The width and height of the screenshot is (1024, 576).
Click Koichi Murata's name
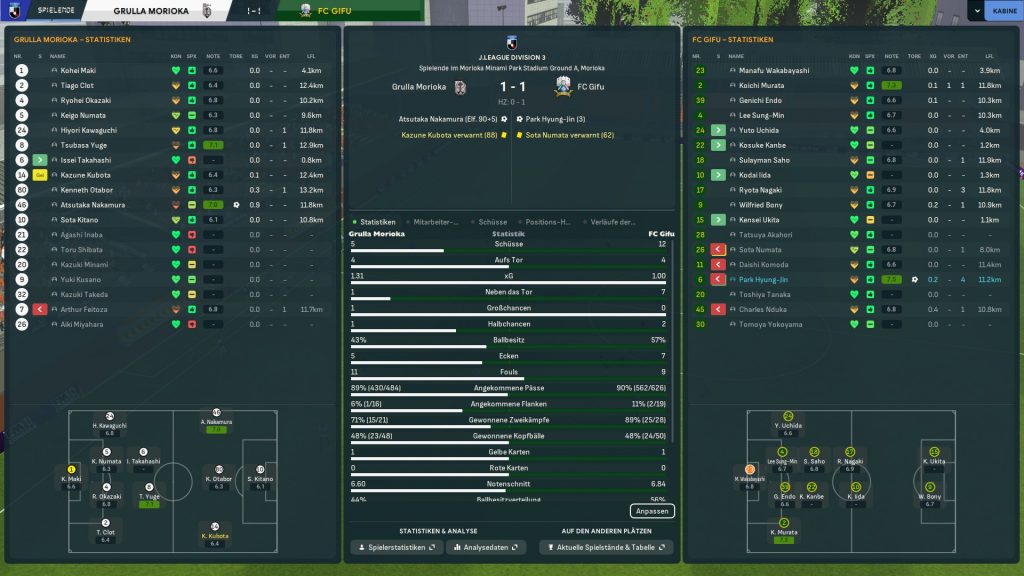(x=761, y=86)
